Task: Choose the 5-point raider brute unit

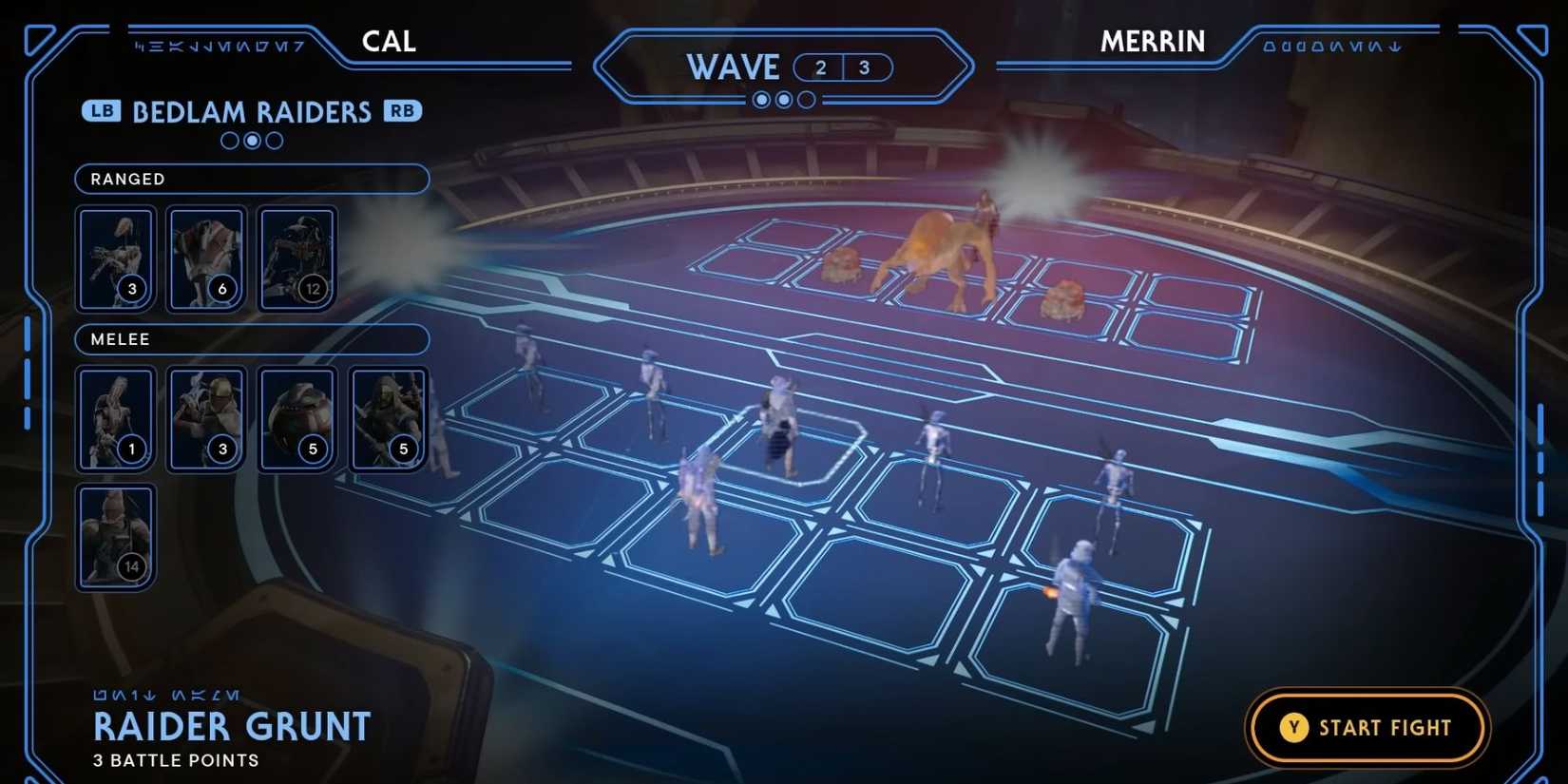Action: [x=387, y=418]
